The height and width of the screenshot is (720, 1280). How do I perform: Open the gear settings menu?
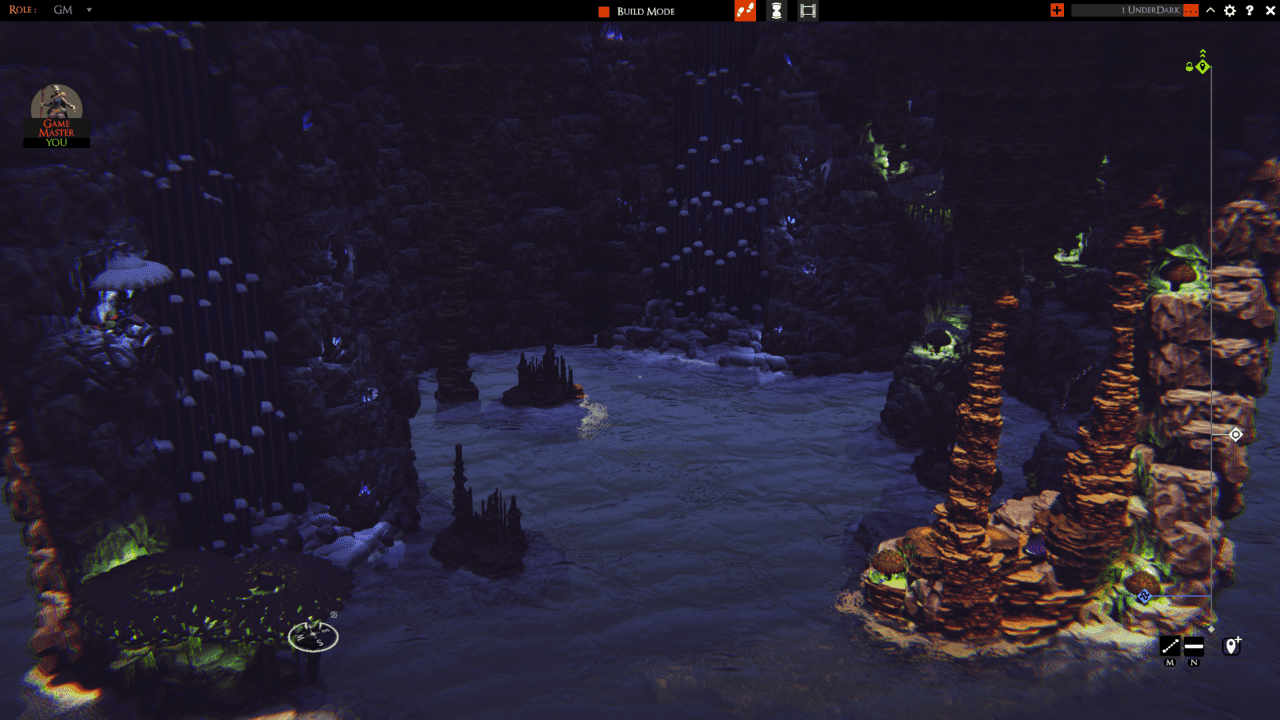1230,10
